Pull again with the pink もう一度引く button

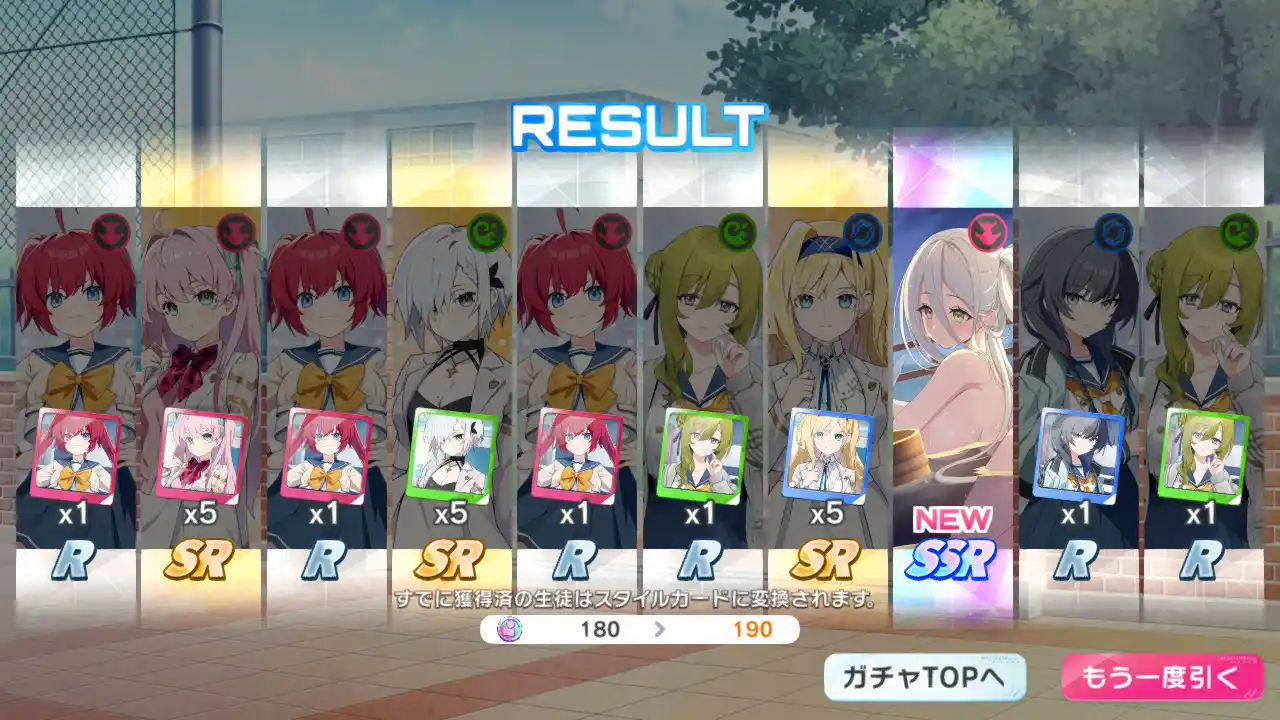tap(1161, 678)
